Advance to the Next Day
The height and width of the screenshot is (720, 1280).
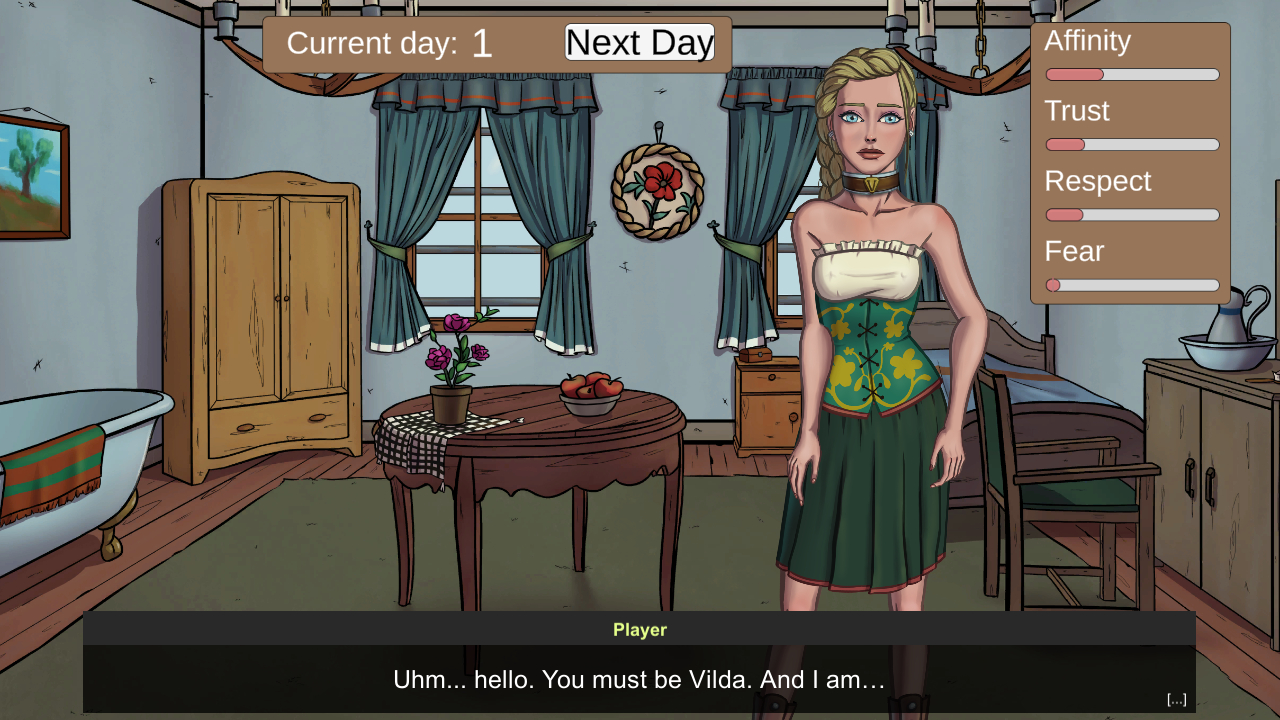point(639,43)
